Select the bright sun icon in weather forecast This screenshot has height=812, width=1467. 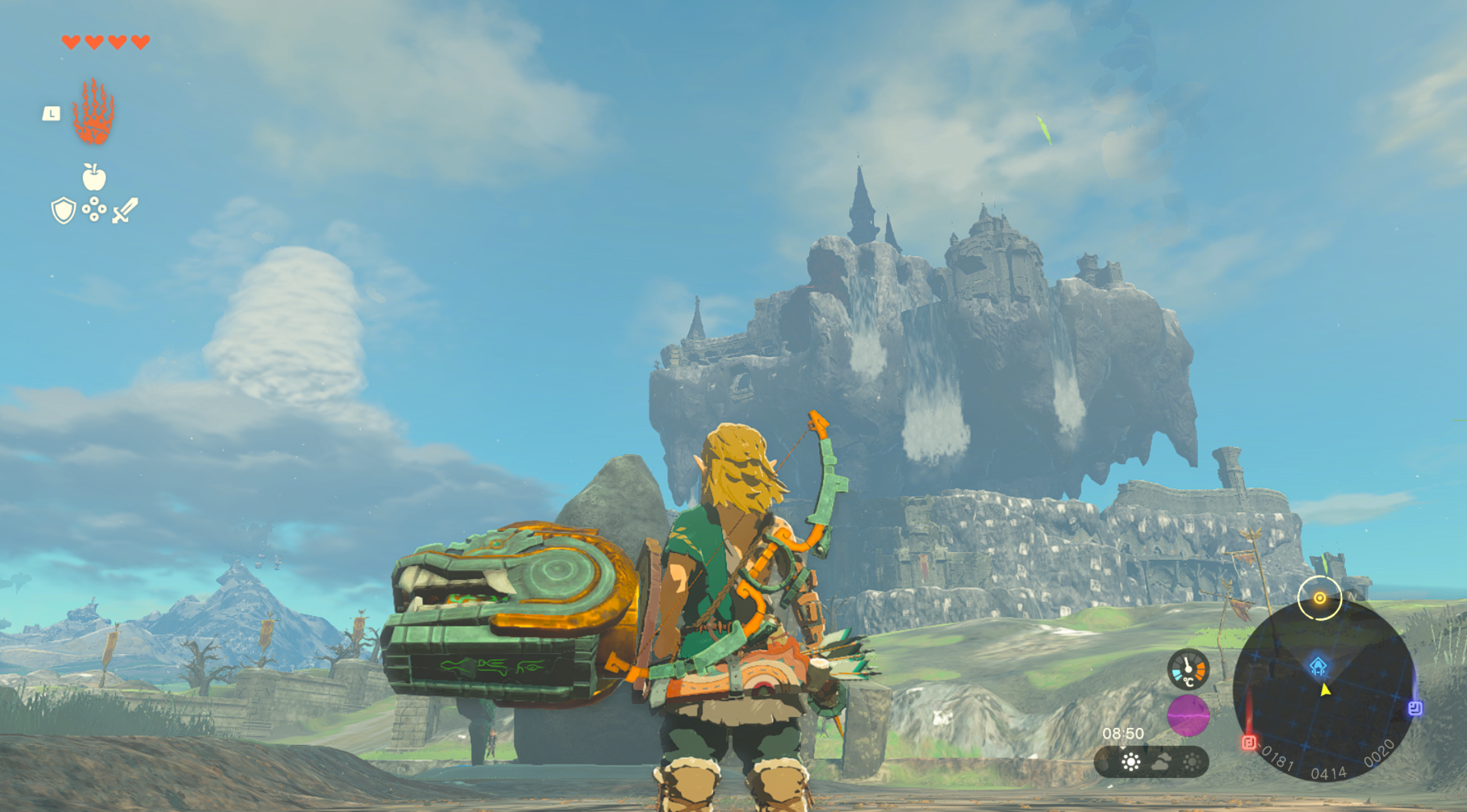(x=1131, y=763)
